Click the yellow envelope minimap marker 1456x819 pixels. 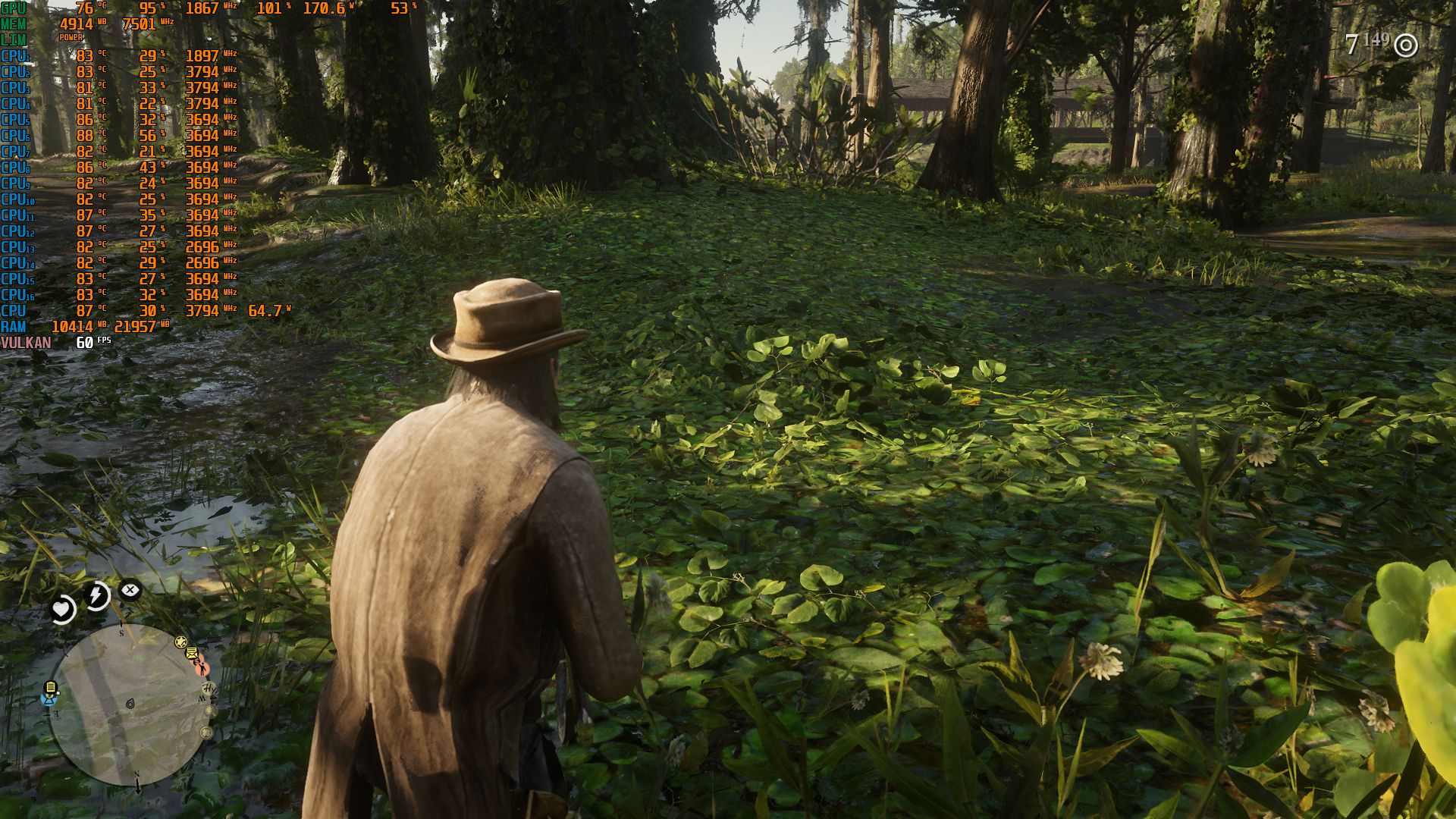pos(193,653)
